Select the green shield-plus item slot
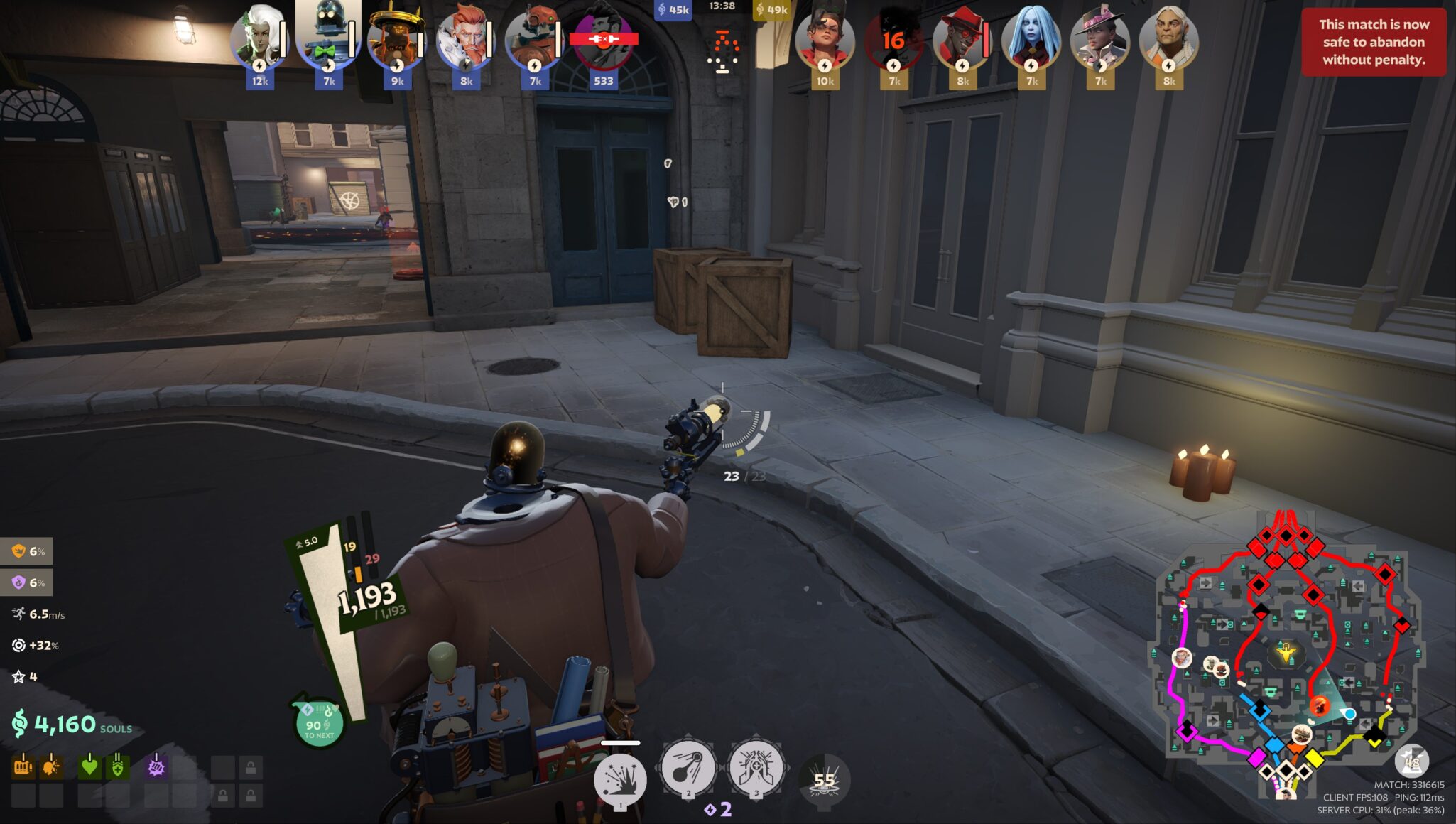The height and width of the screenshot is (824, 1456). (117, 767)
